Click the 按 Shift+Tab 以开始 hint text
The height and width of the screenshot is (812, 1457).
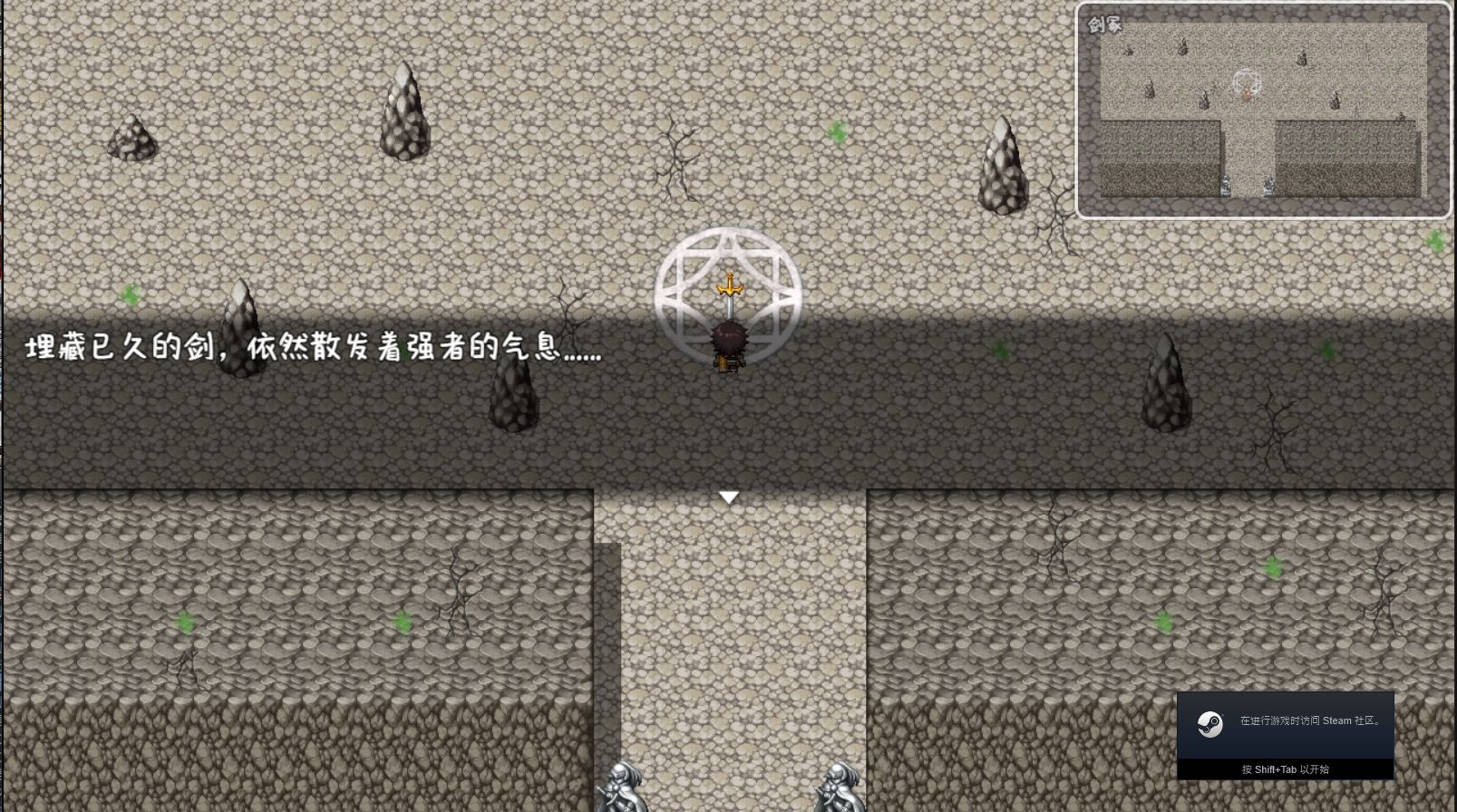tap(1288, 769)
